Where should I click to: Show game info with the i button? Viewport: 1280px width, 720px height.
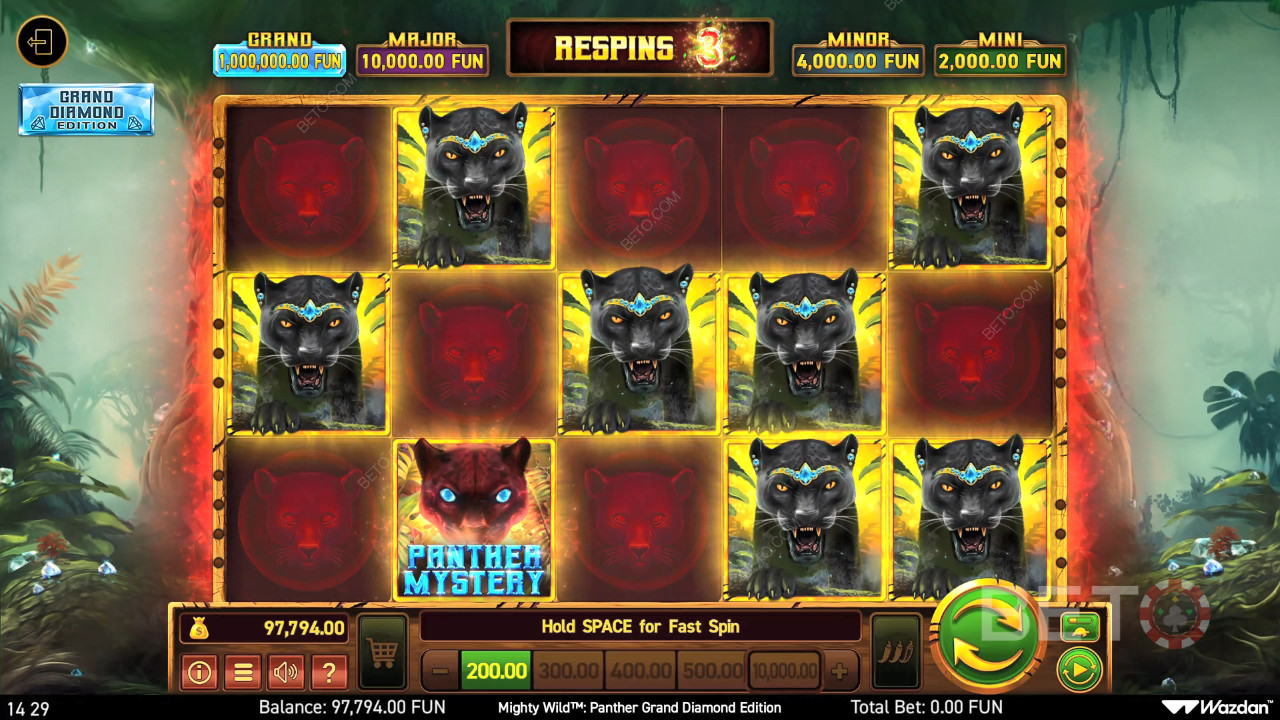199,672
